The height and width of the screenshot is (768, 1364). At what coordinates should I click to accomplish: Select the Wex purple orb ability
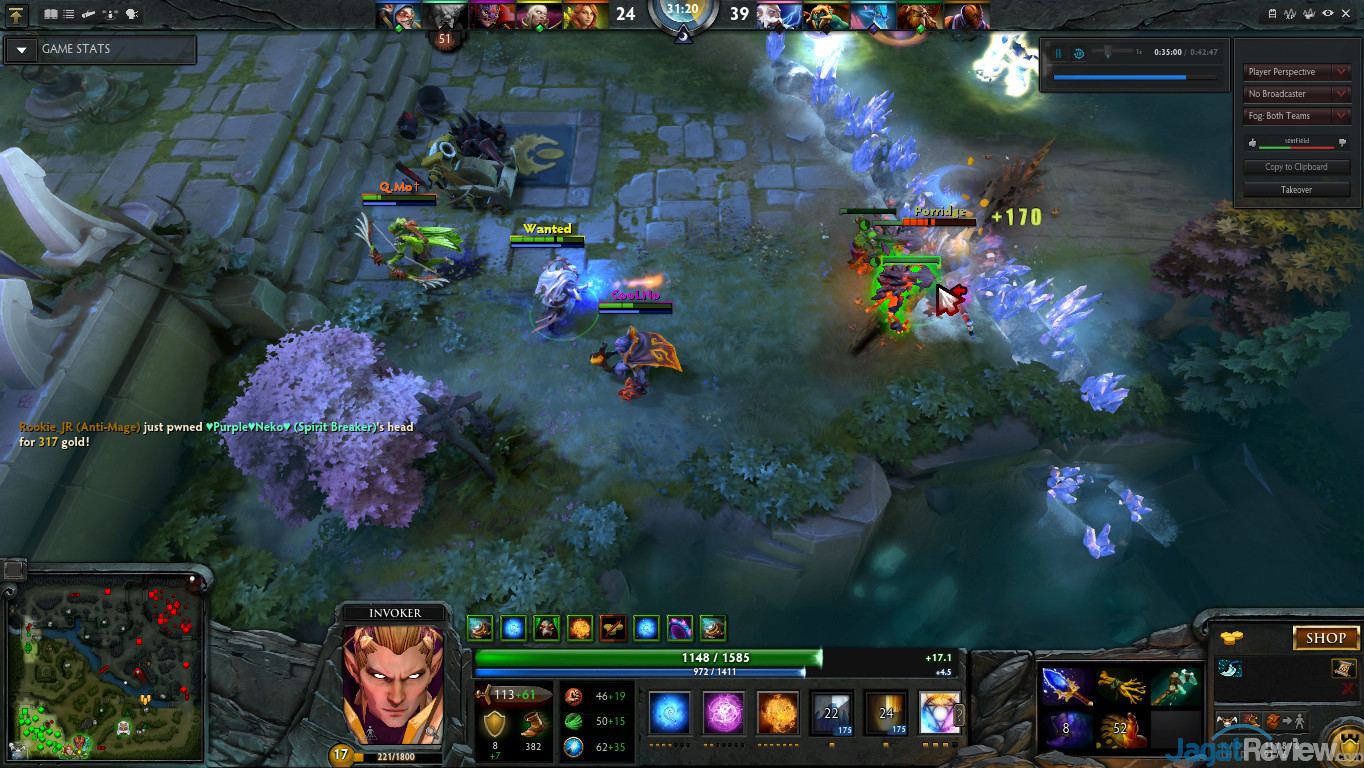click(x=723, y=714)
